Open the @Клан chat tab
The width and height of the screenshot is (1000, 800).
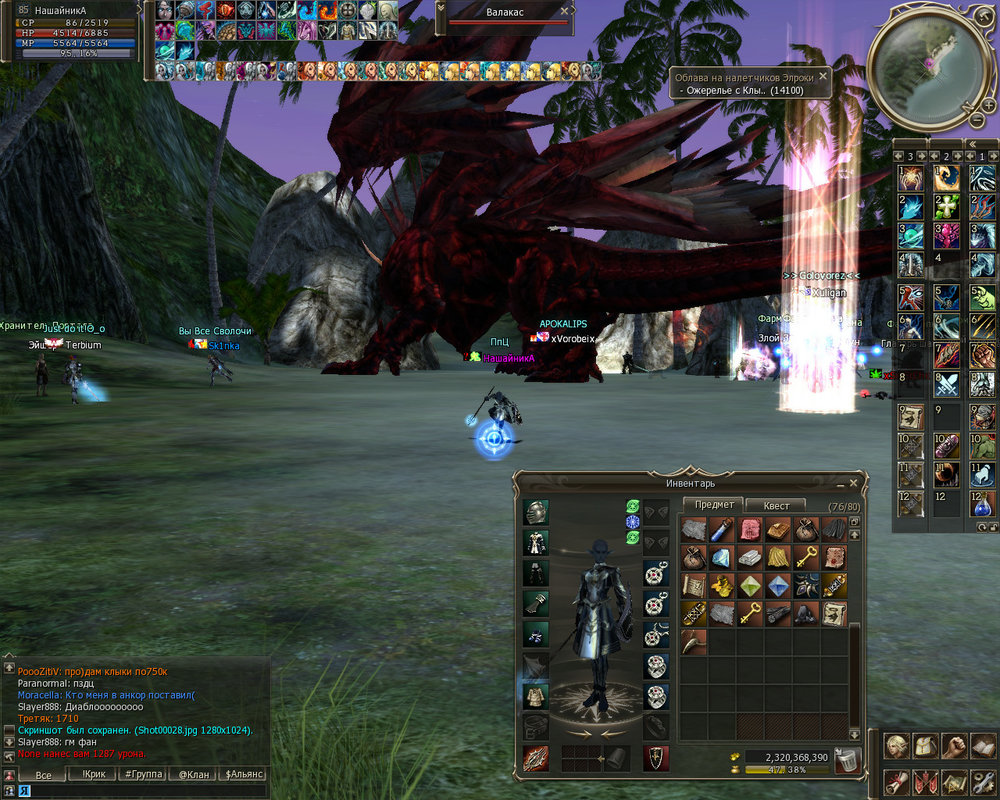(194, 774)
